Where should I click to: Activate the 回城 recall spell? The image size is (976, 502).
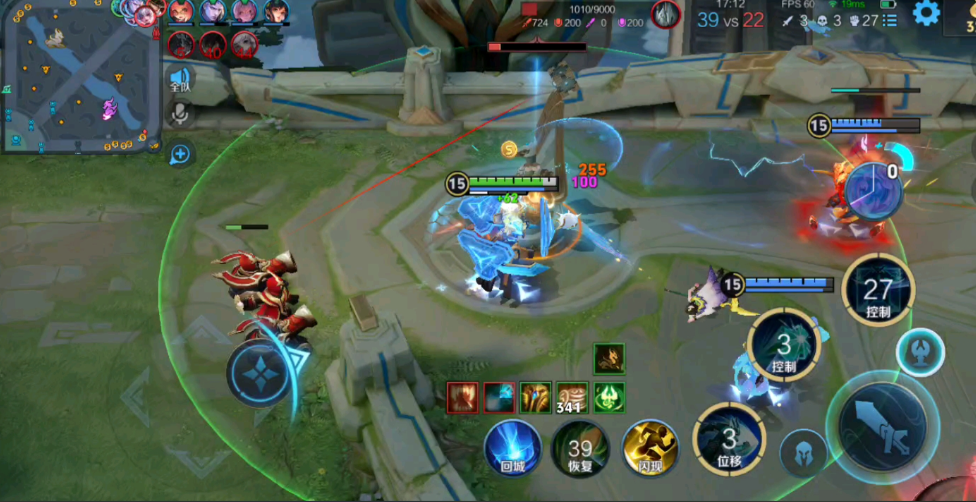tap(513, 447)
